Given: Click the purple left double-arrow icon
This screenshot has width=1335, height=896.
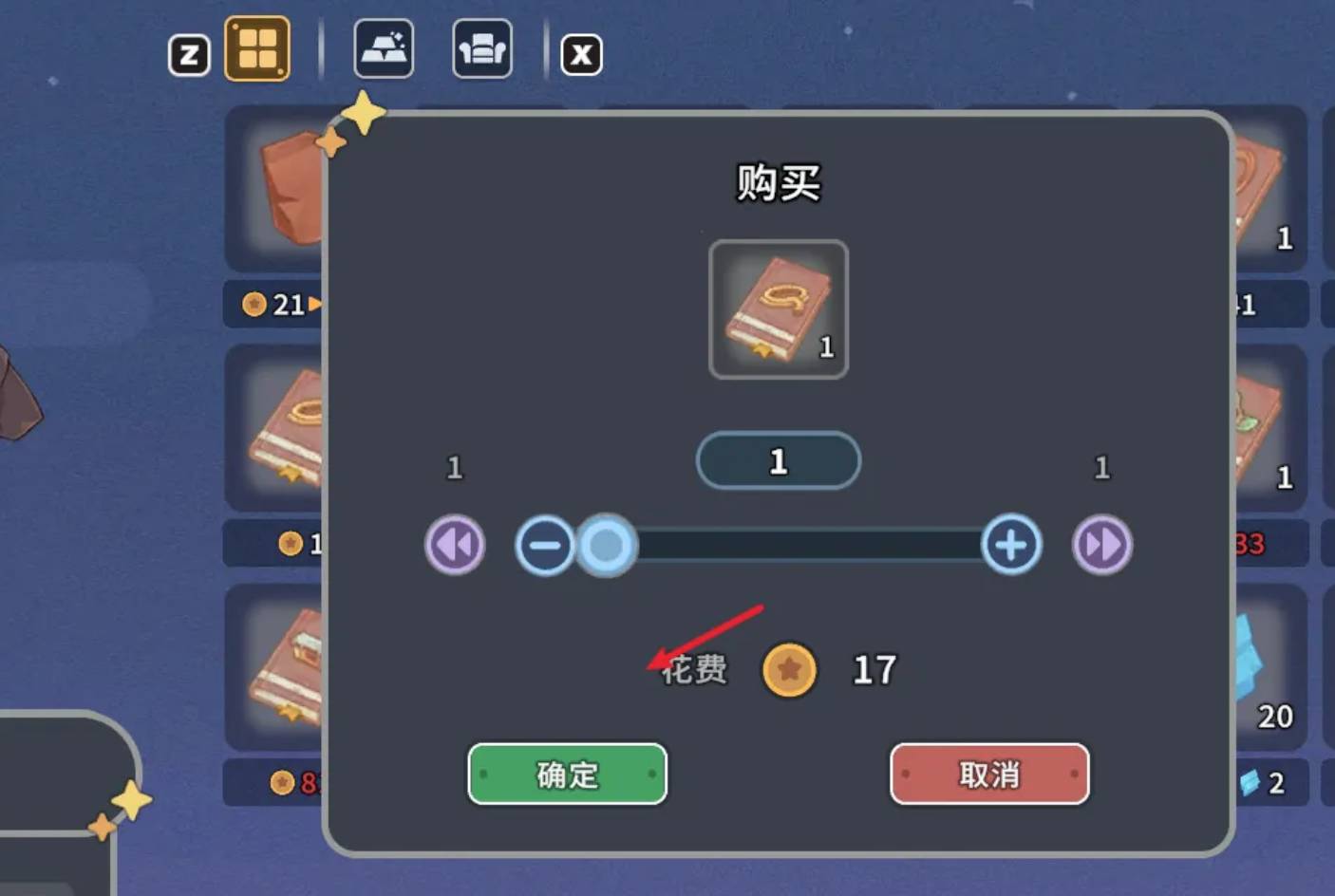Looking at the screenshot, I should tap(454, 544).
